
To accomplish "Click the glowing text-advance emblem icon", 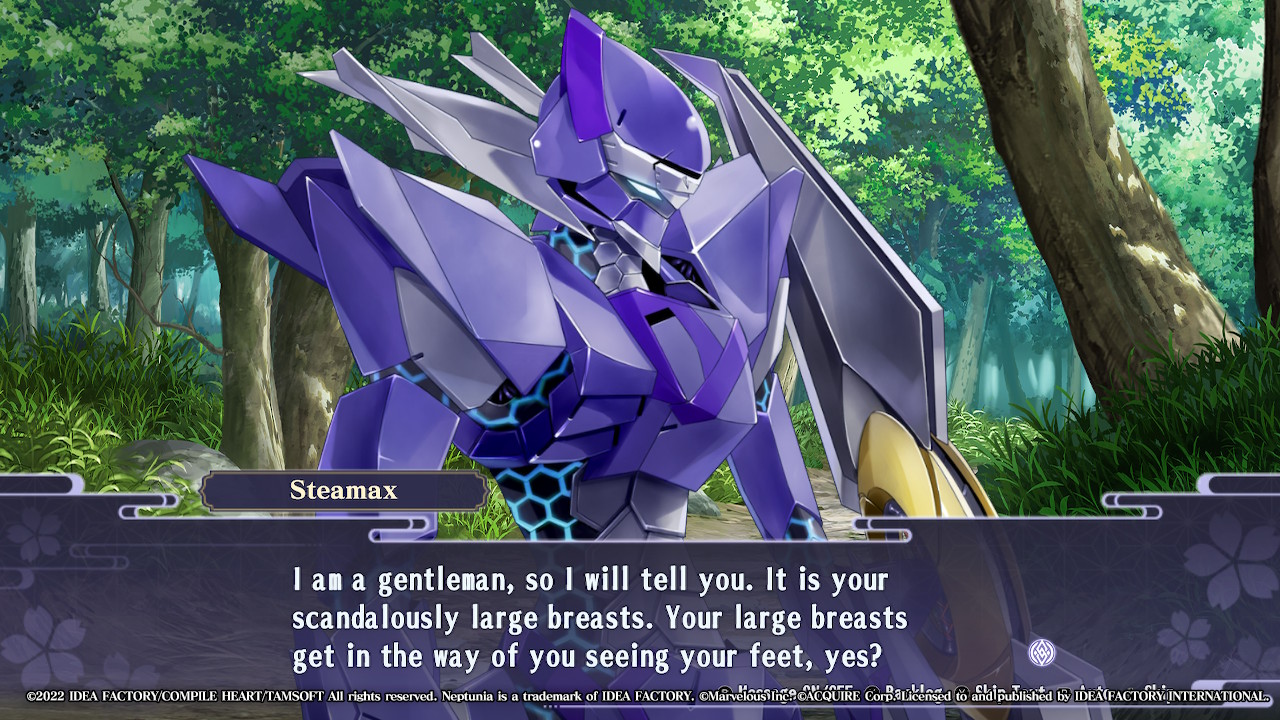I will [x=1042, y=653].
